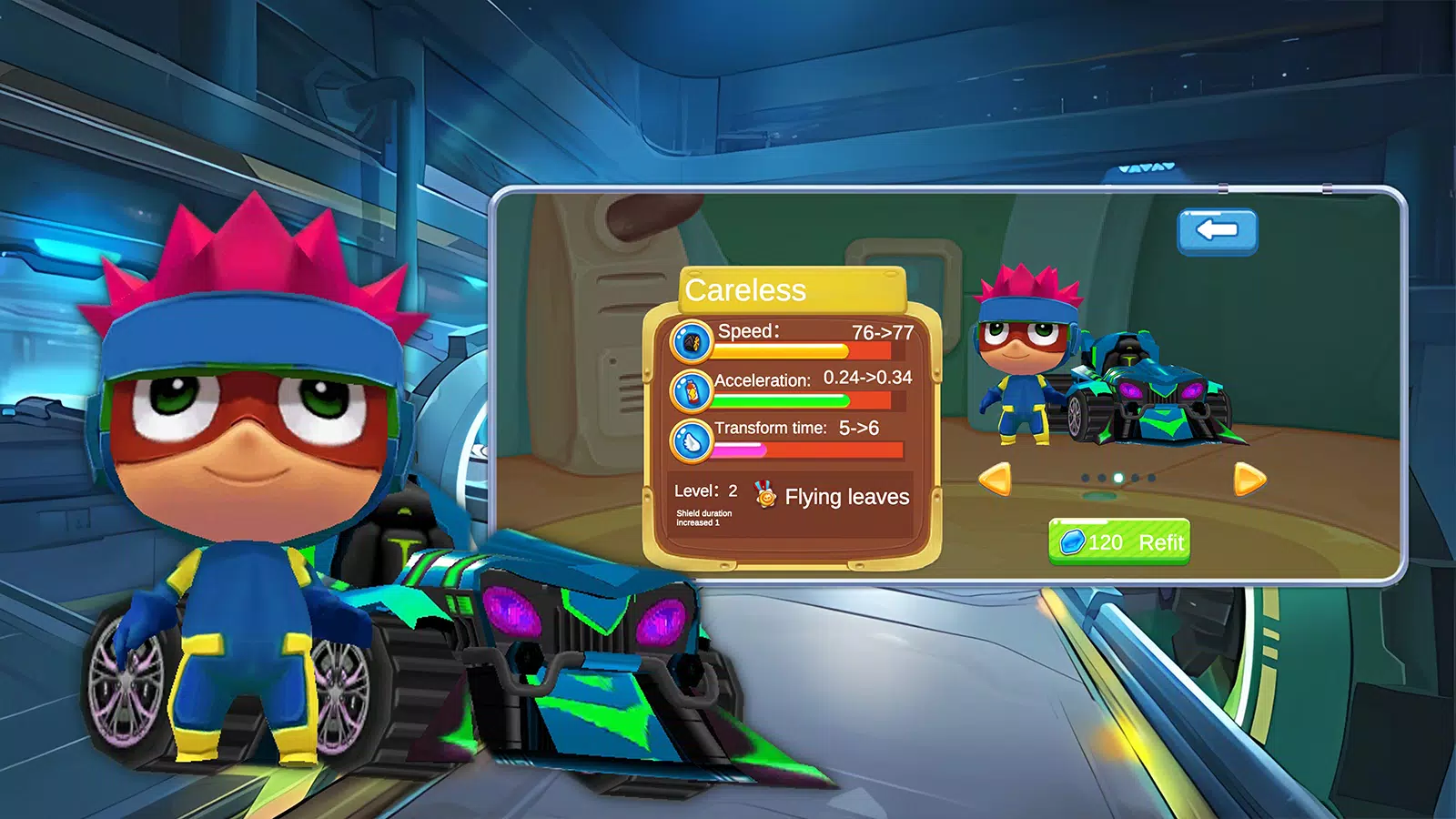Buy the 120 gem Refit upgrade

point(1118,542)
